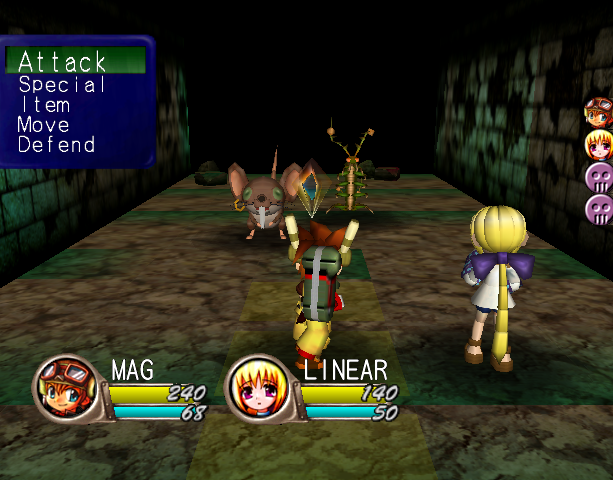Choose Special from the battle menu
Screen dimensions: 613x480
(x=62, y=85)
